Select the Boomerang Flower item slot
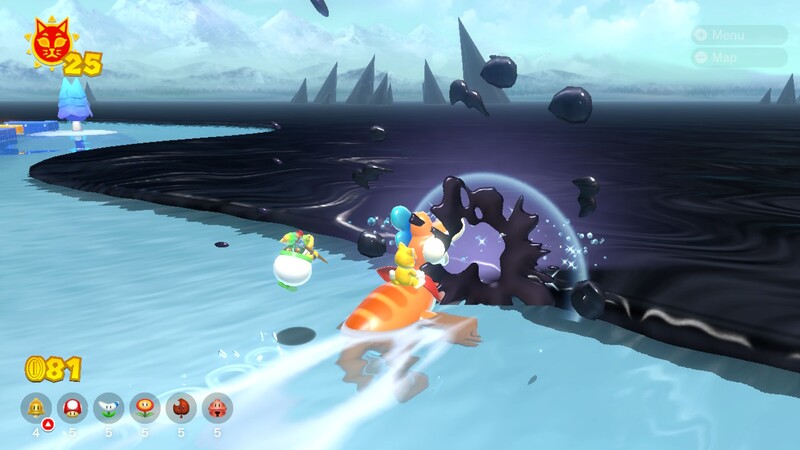800x450 pixels. [x=108, y=407]
